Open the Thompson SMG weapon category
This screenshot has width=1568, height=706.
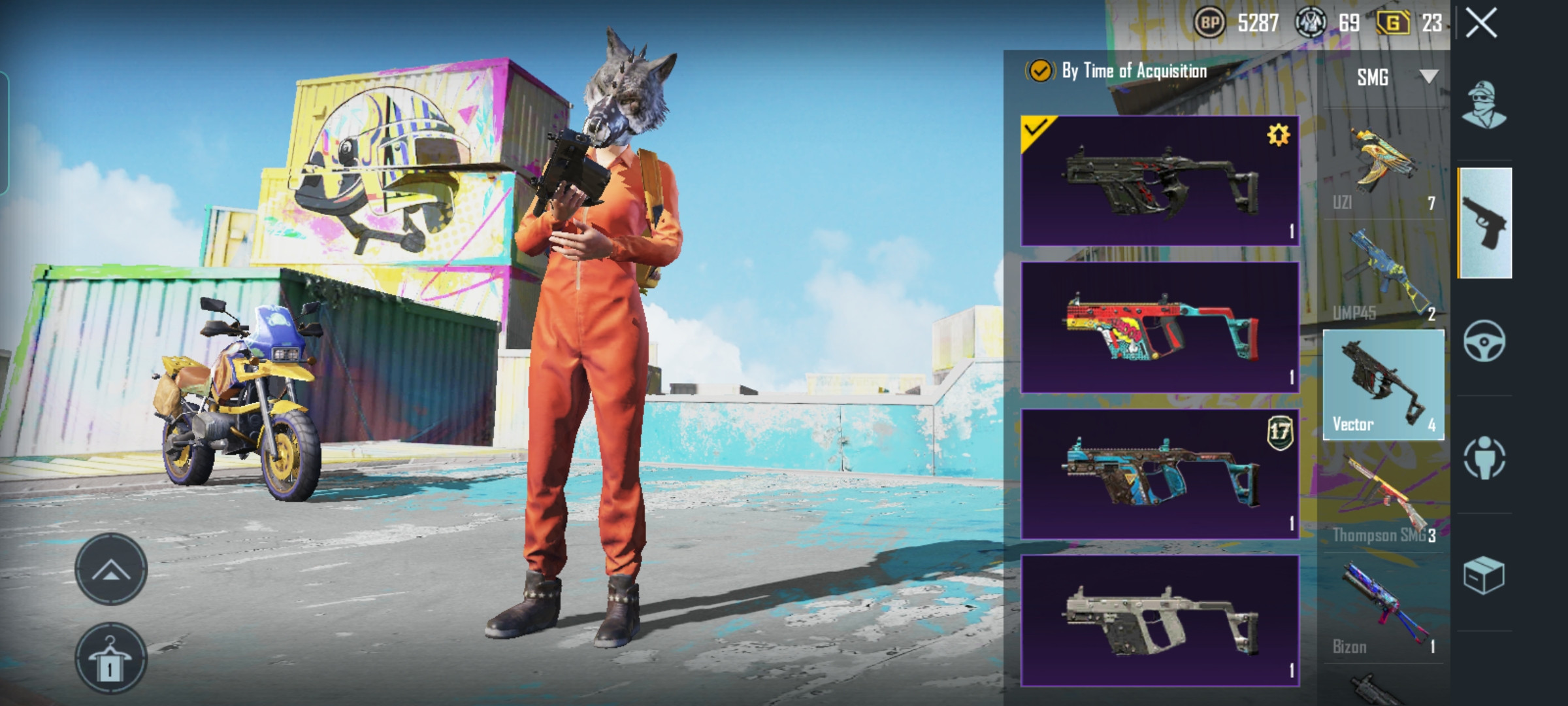point(1384,498)
